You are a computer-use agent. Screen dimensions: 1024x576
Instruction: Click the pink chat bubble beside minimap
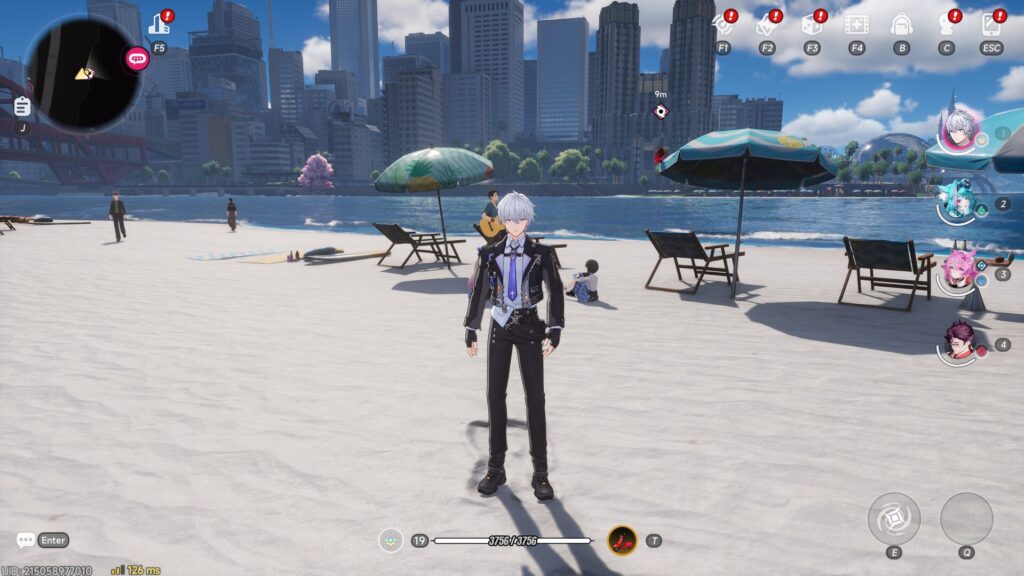[136, 58]
